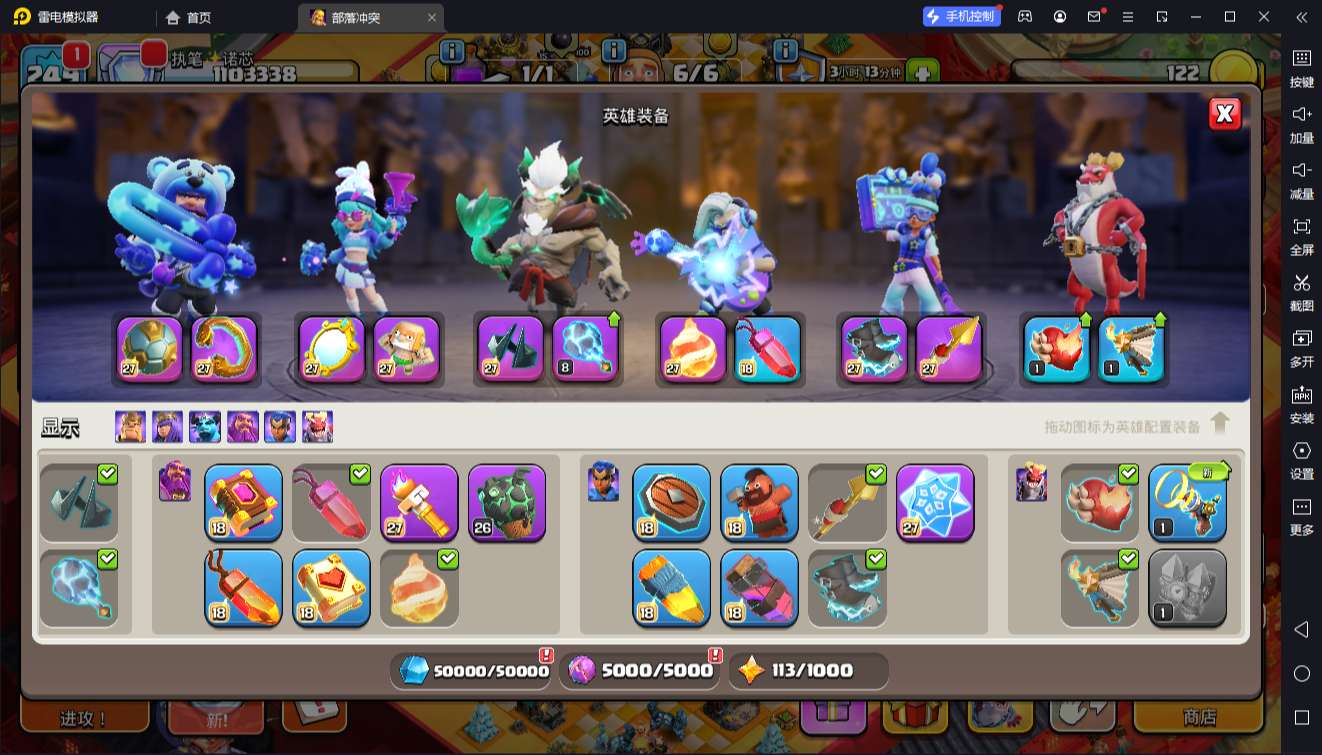
Task: Choose the purple gem tome equipment
Action: 243,503
